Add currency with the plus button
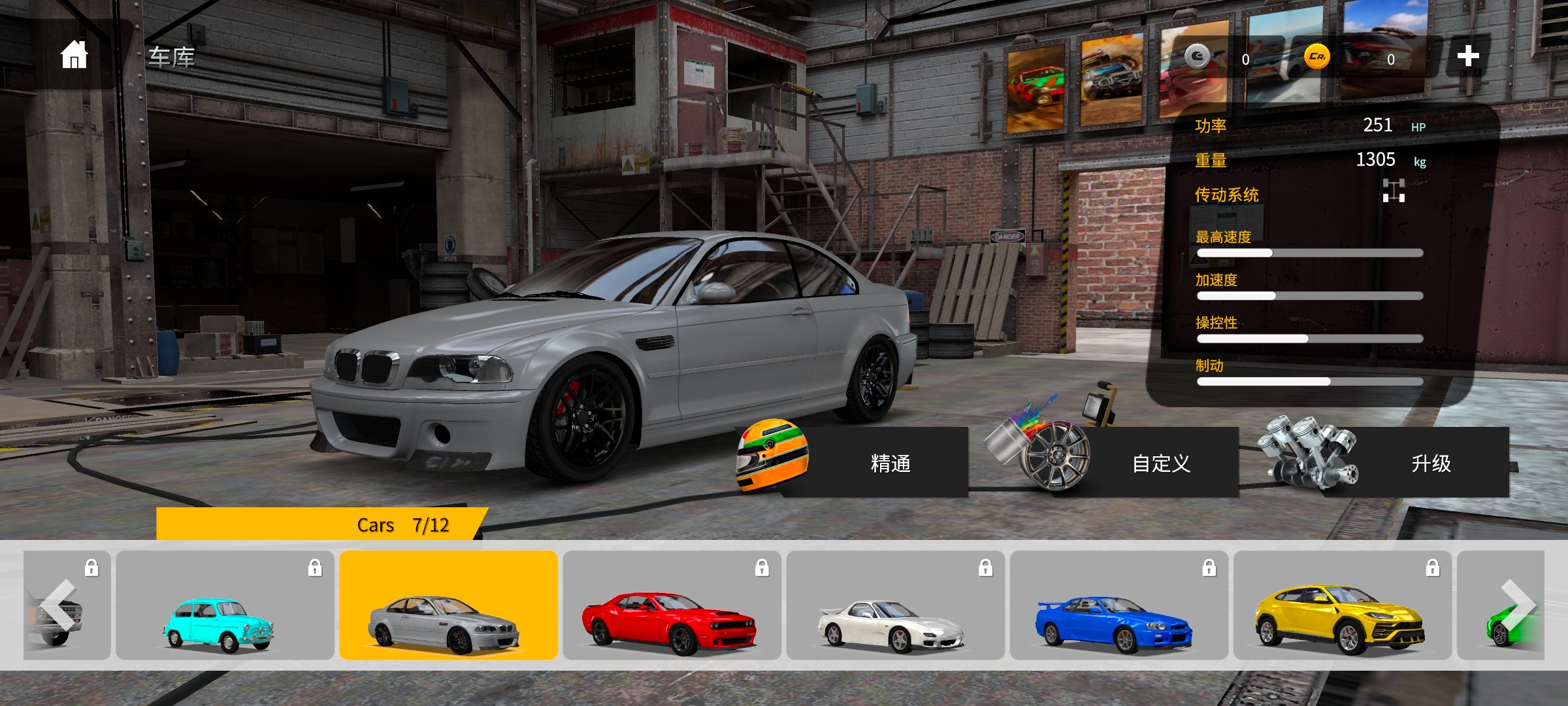The image size is (1568, 706). coord(1467,56)
